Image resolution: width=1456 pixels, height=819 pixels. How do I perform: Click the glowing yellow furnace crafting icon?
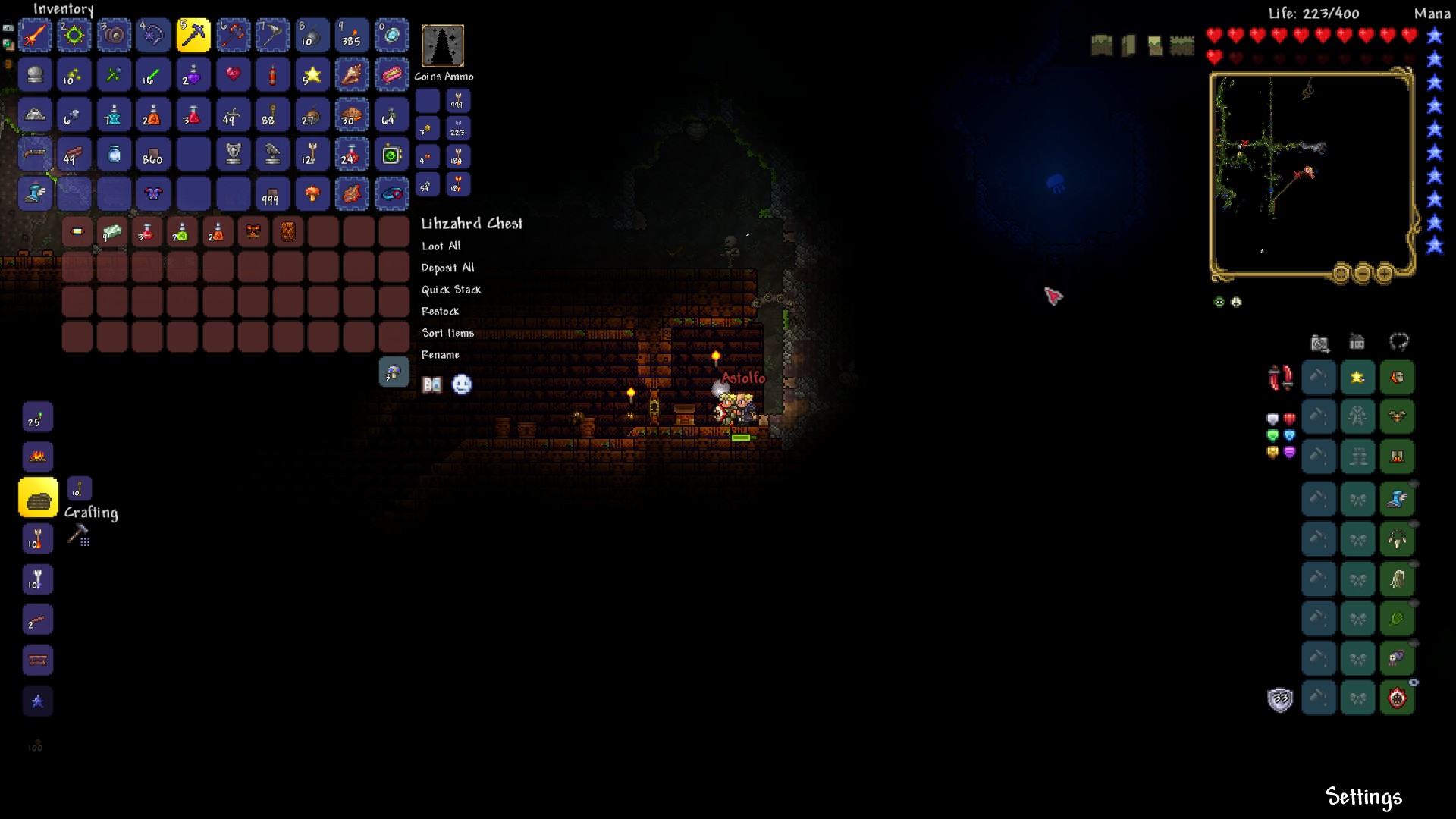click(x=38, y=497)
